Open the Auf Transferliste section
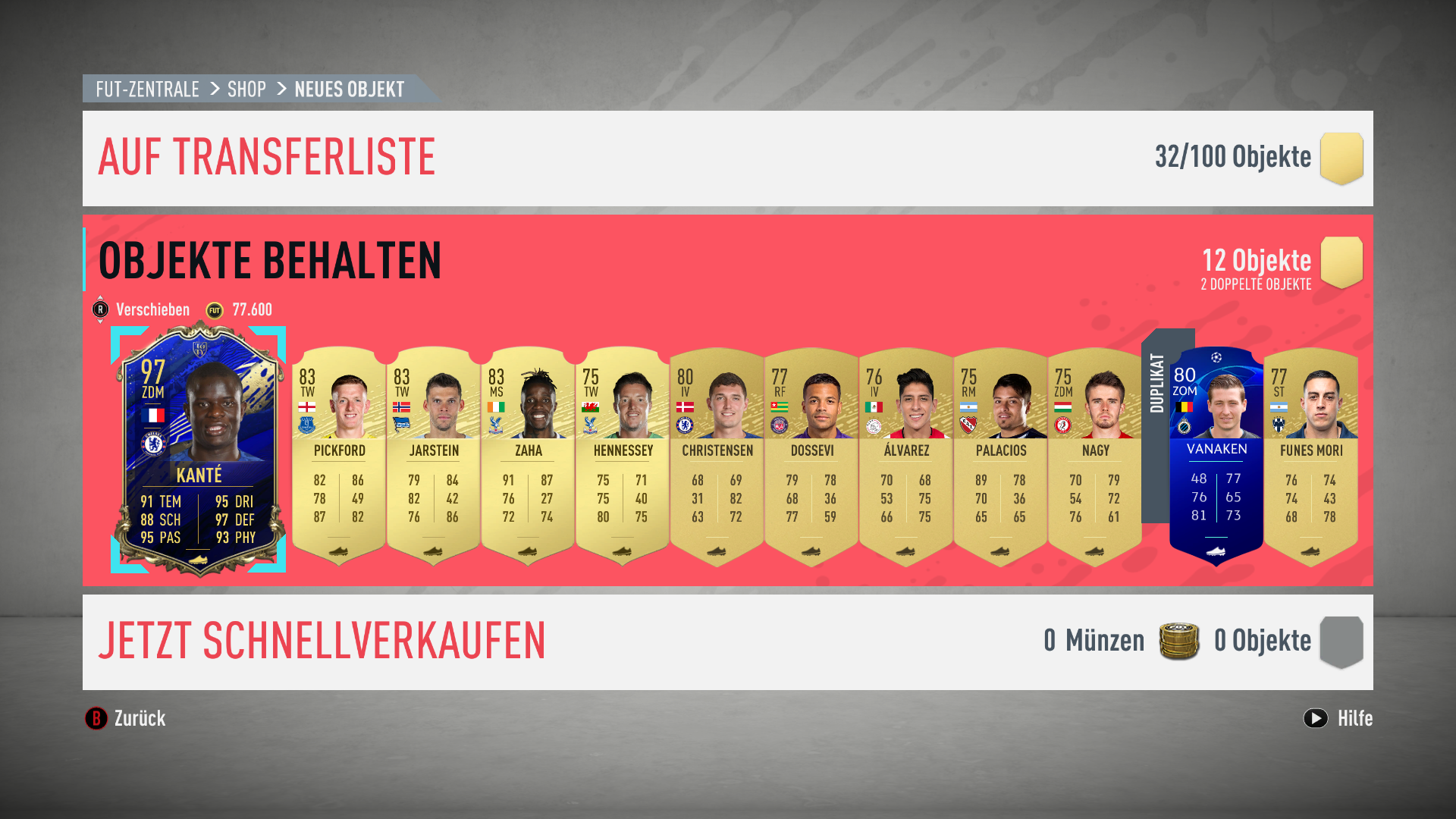 [x=267, y=158]
